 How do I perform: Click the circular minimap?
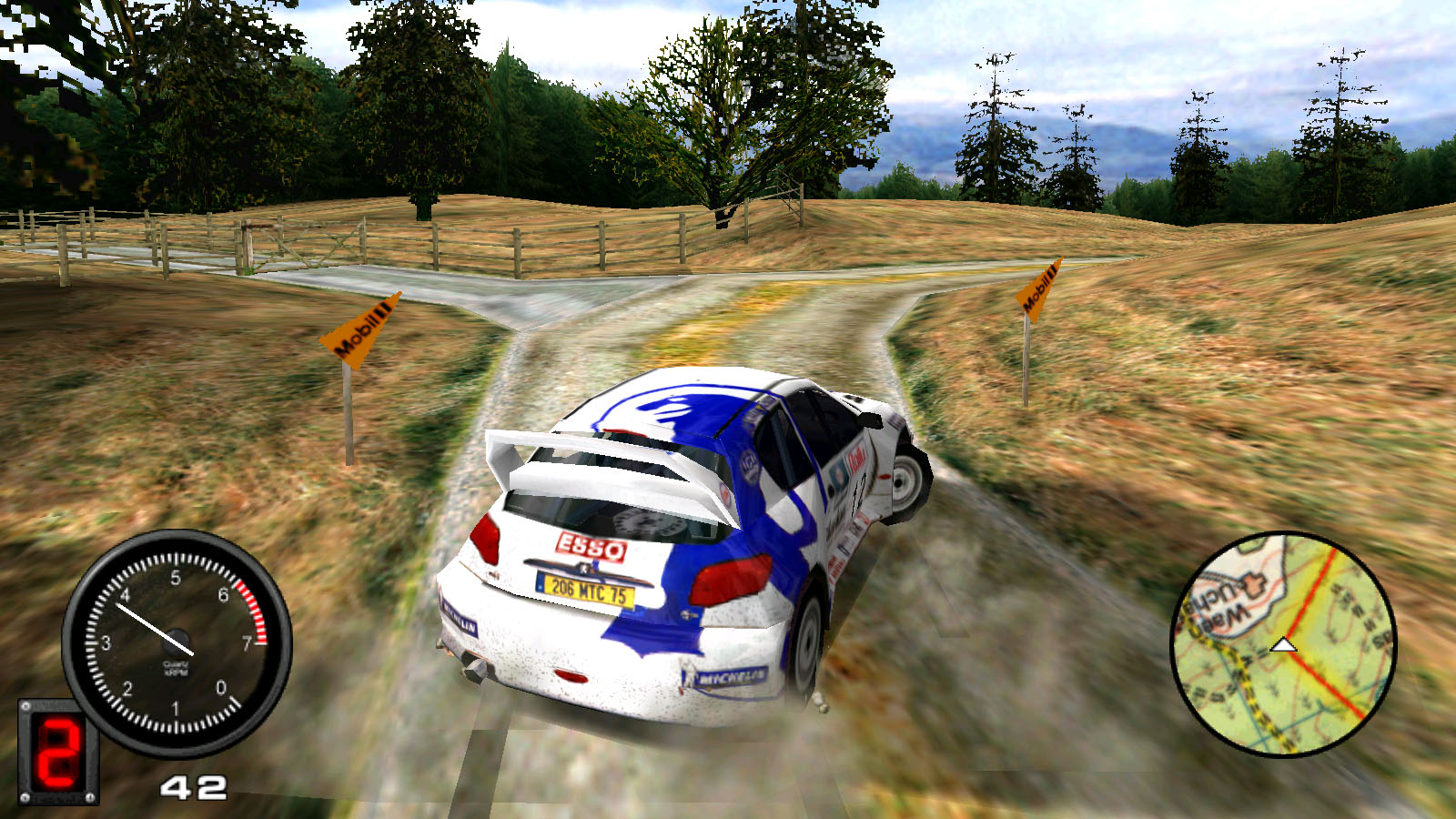1283,644
